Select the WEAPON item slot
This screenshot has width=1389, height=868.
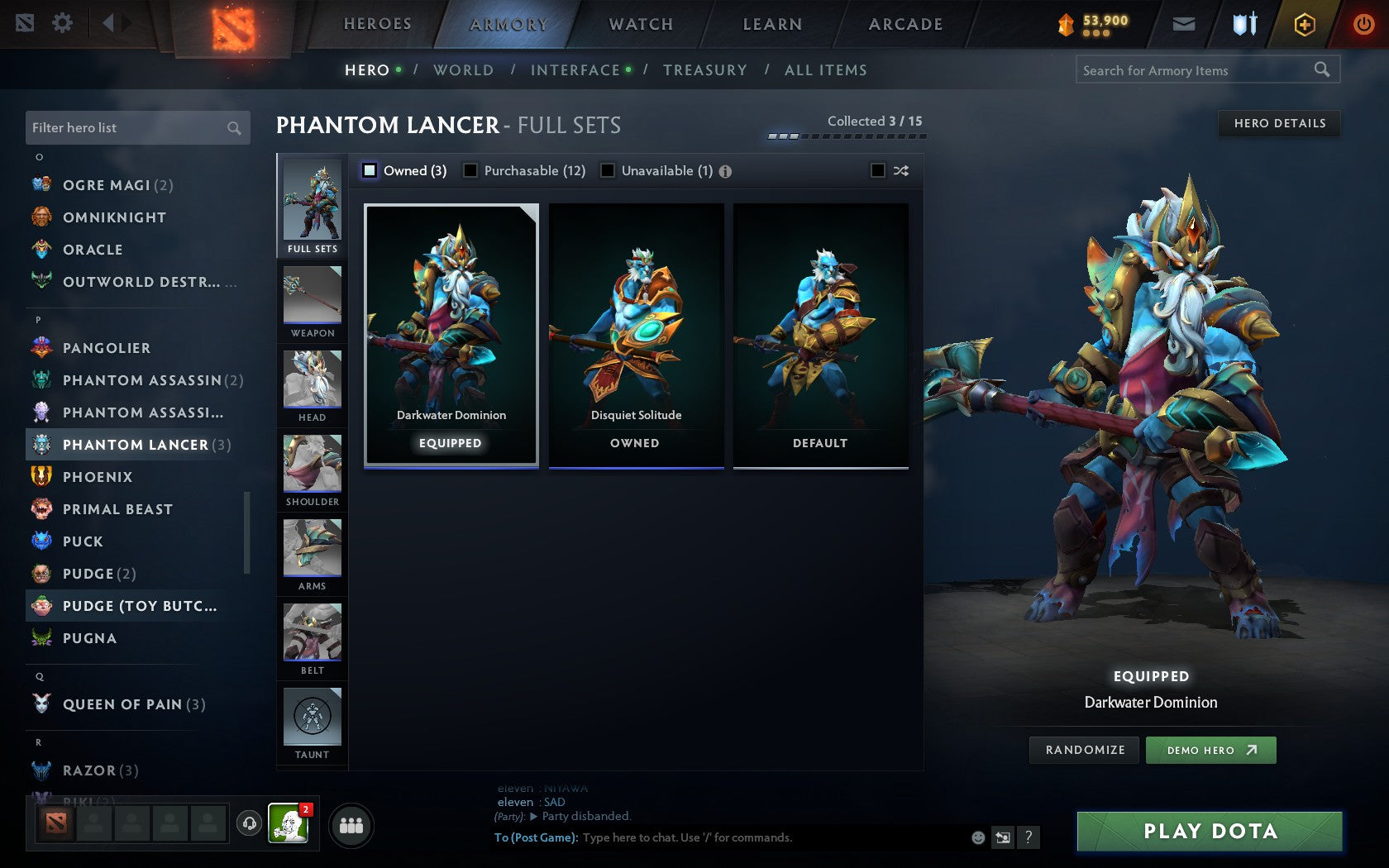(x=312, y=300)
